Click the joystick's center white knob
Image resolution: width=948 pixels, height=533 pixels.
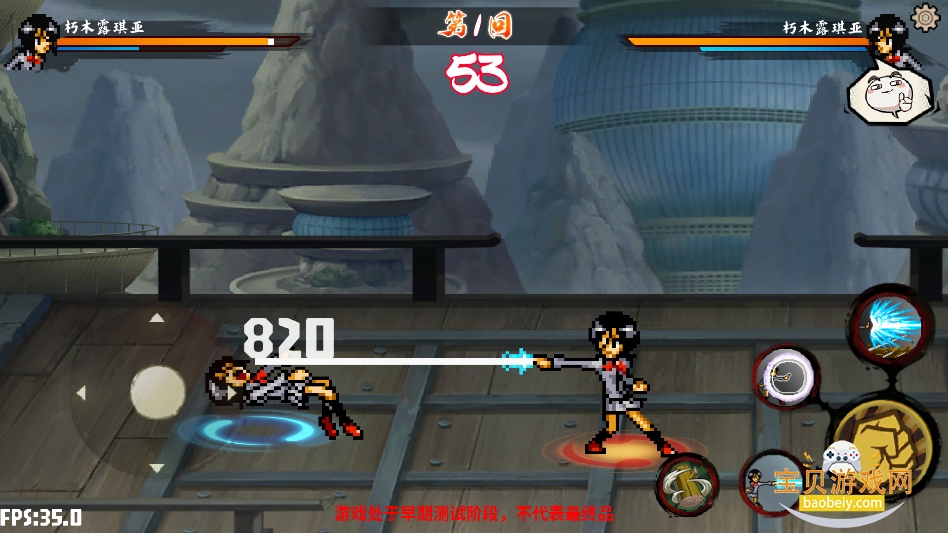click(157, 392)
